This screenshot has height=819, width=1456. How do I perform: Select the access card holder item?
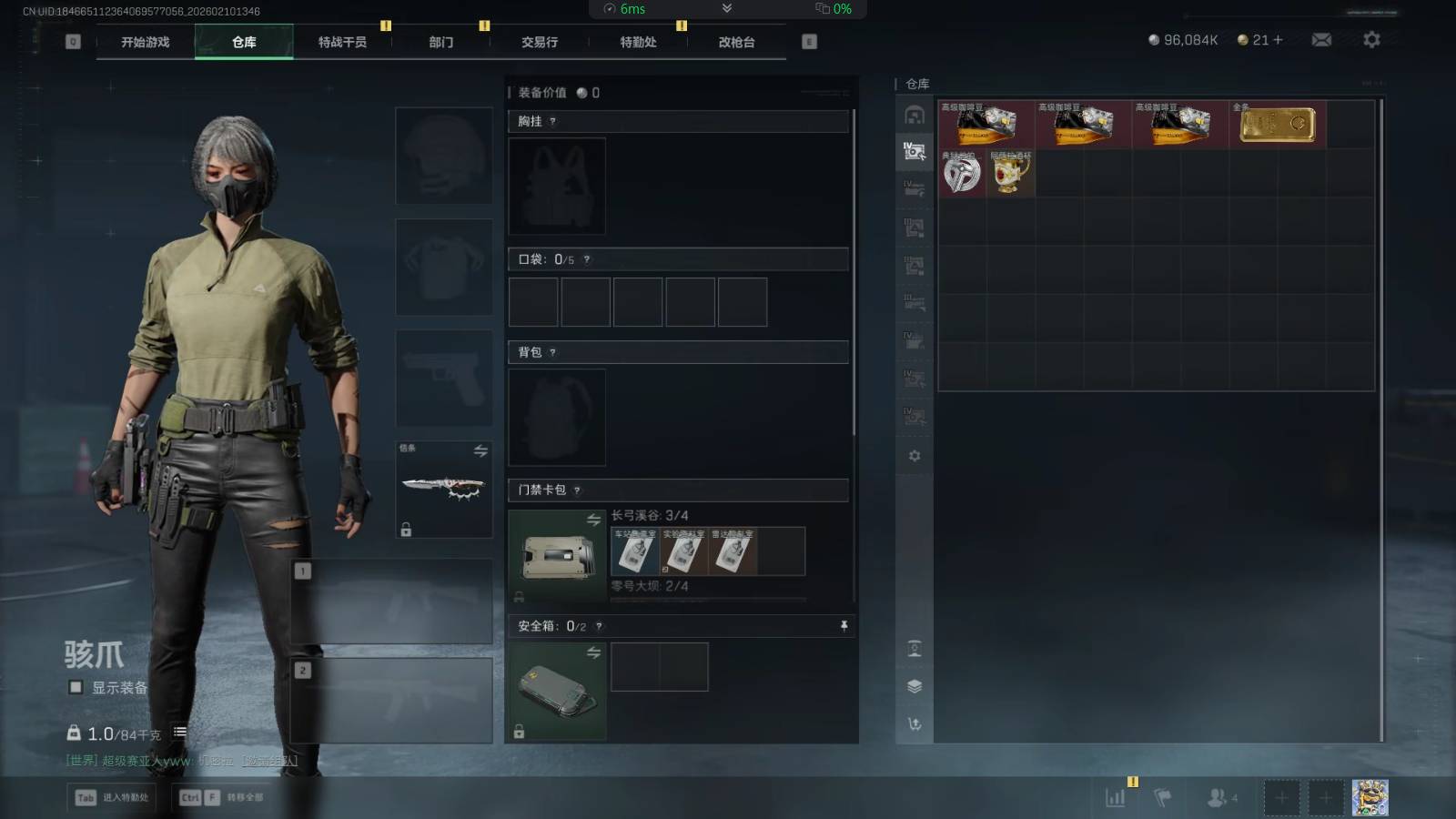[x=556, y=556]
